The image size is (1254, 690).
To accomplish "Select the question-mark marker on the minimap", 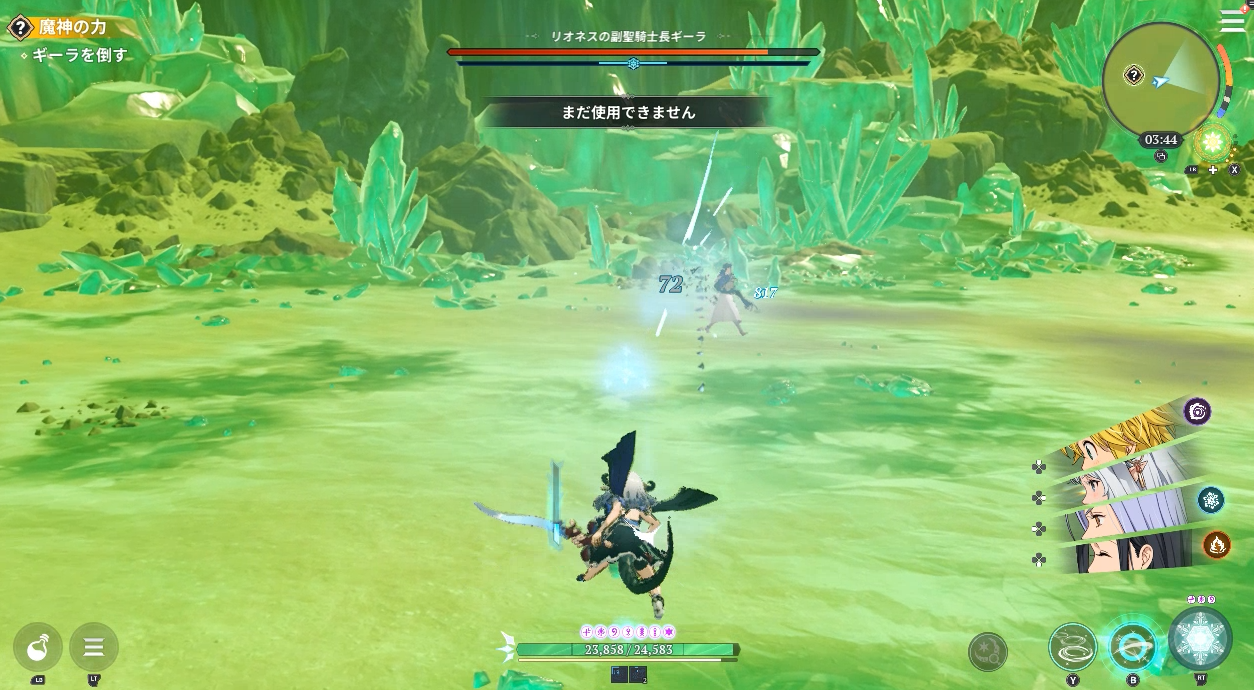I will click(x=1134, y=75).
